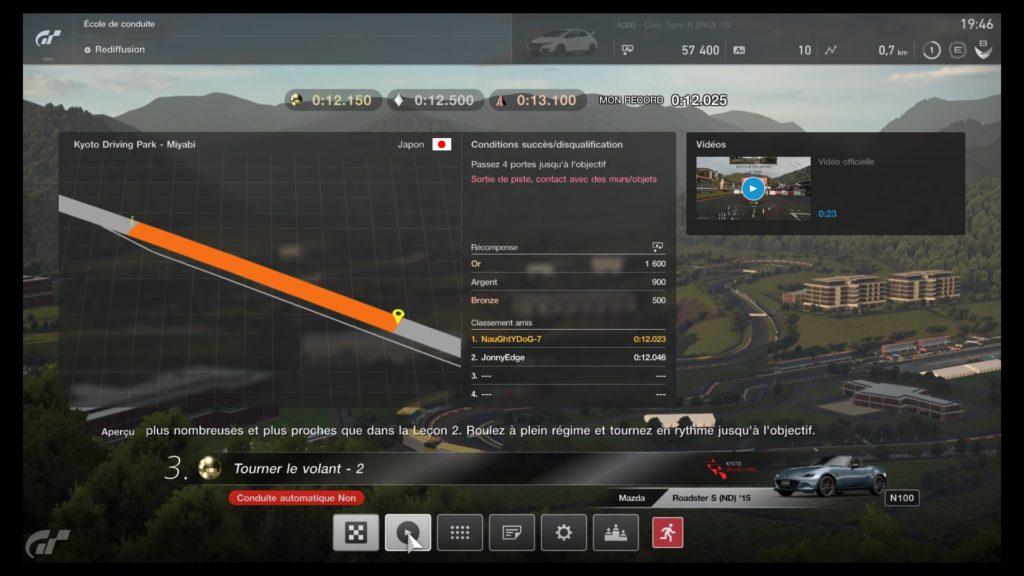Open the lesson grid selection button

click(x=460, y=532)
